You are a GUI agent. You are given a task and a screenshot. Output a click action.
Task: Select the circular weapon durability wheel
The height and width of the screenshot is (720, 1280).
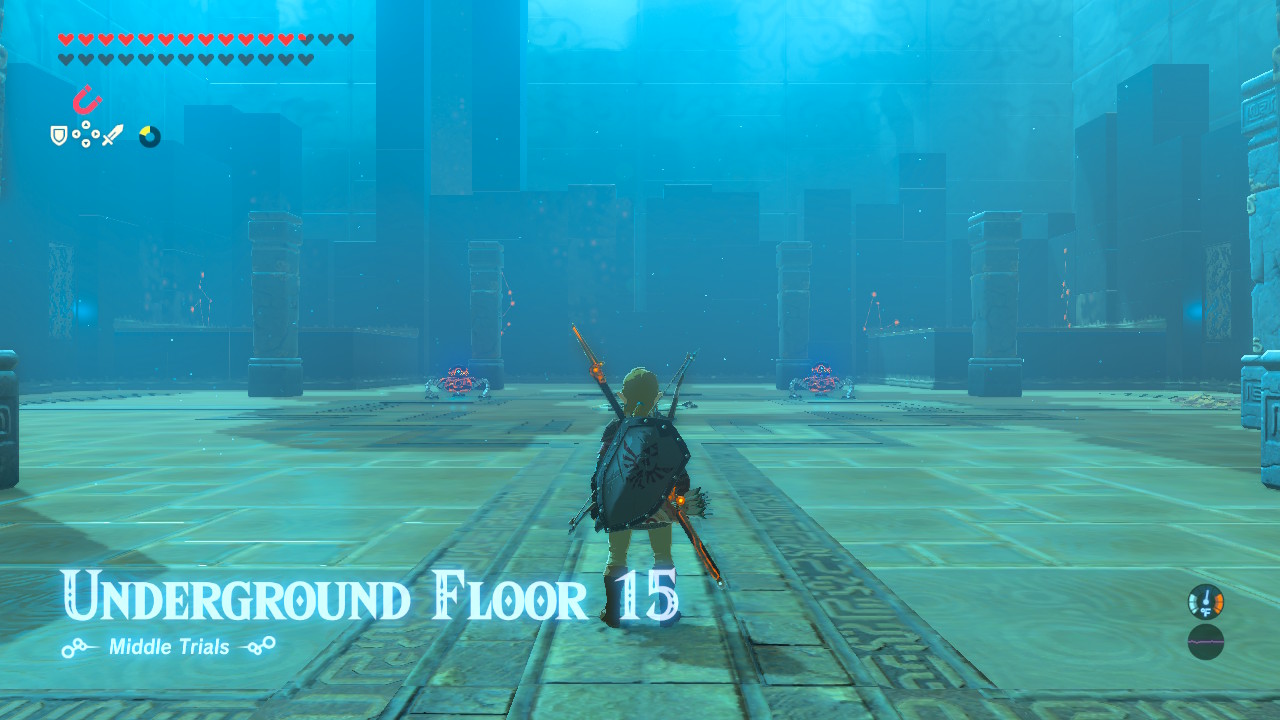(150, 136)
